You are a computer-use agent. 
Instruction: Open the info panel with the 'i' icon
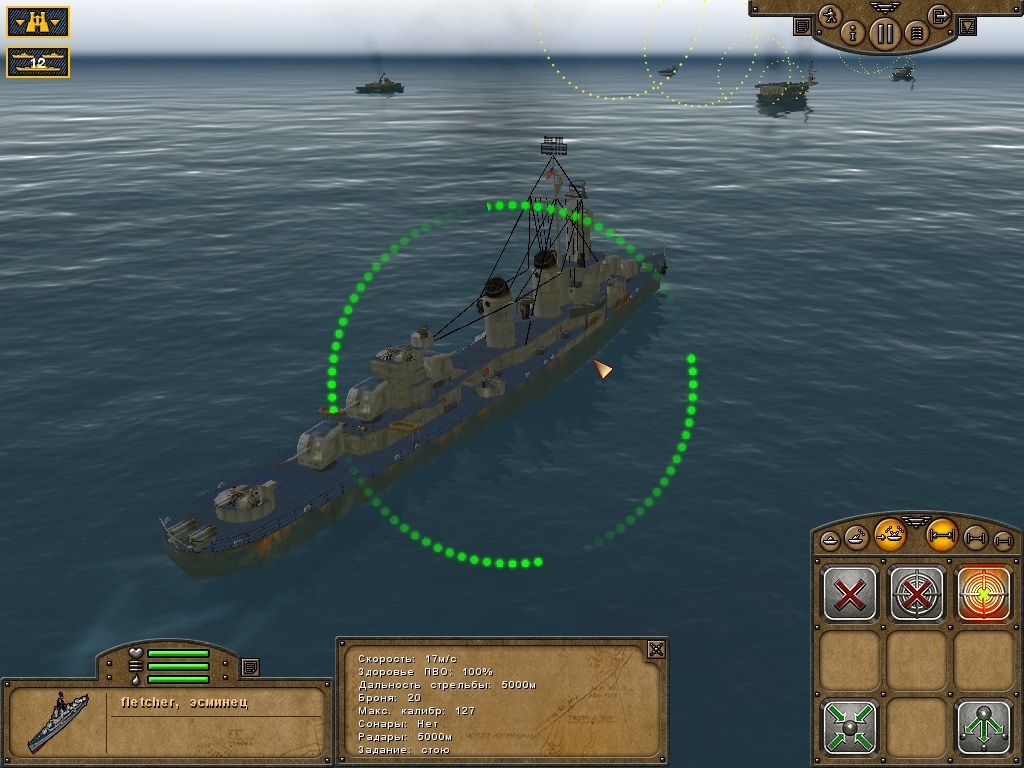pyautogui.click(x=853, y=33)
